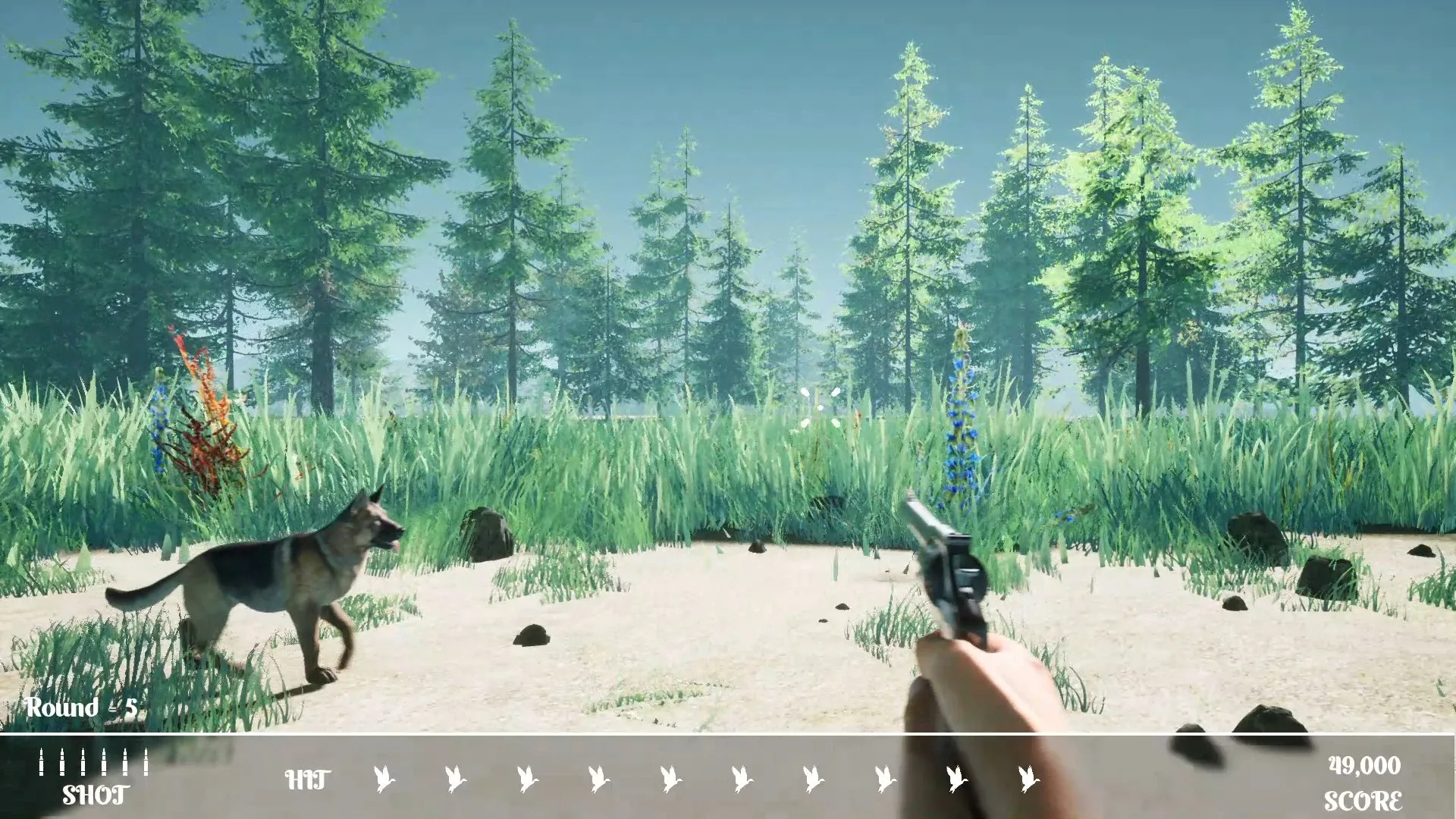Click the first duck icon next to HIT

pyautogui.click(x=385, y=778)
